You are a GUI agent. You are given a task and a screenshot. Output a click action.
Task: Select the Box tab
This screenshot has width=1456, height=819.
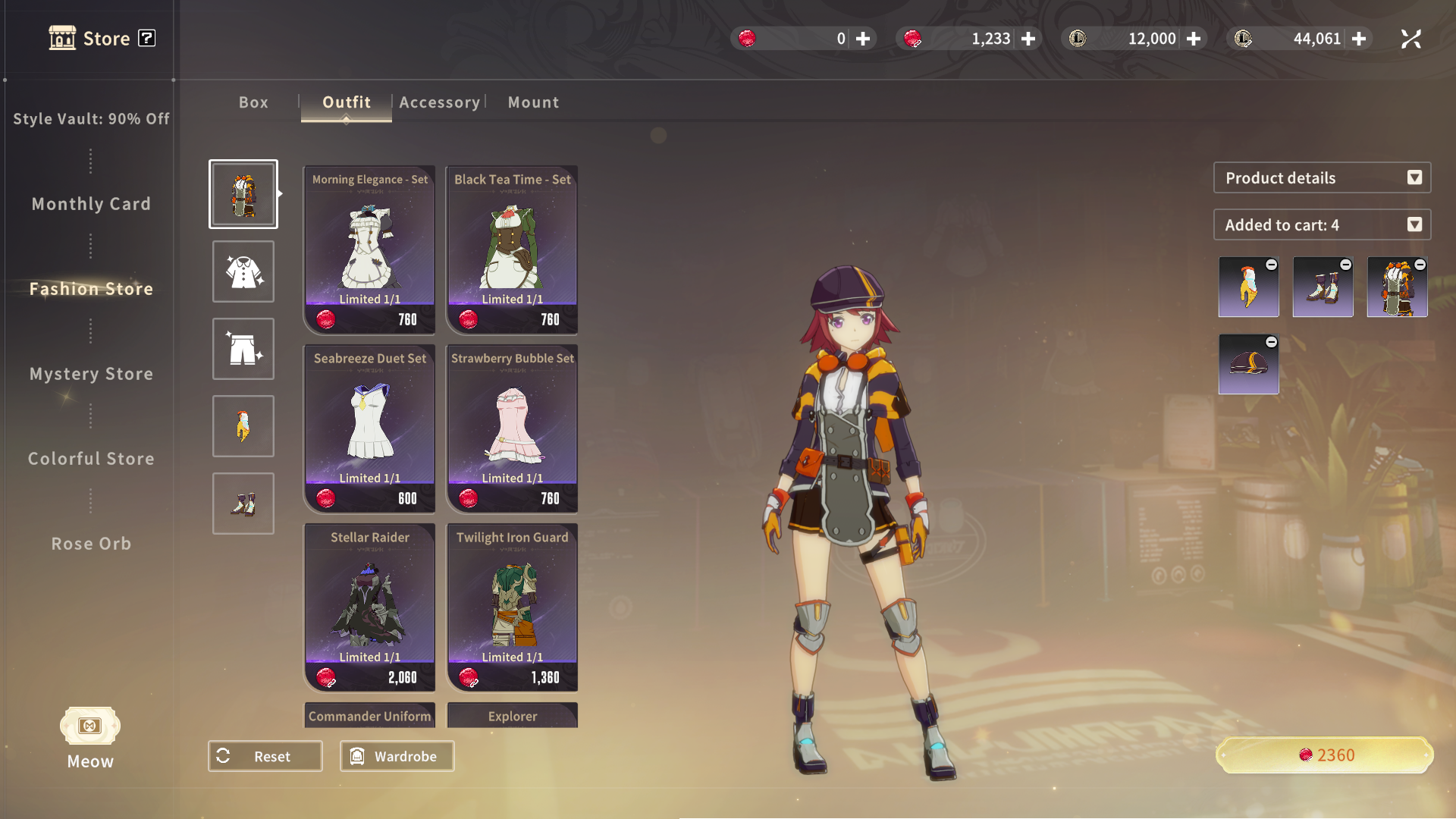coord(253,102)
